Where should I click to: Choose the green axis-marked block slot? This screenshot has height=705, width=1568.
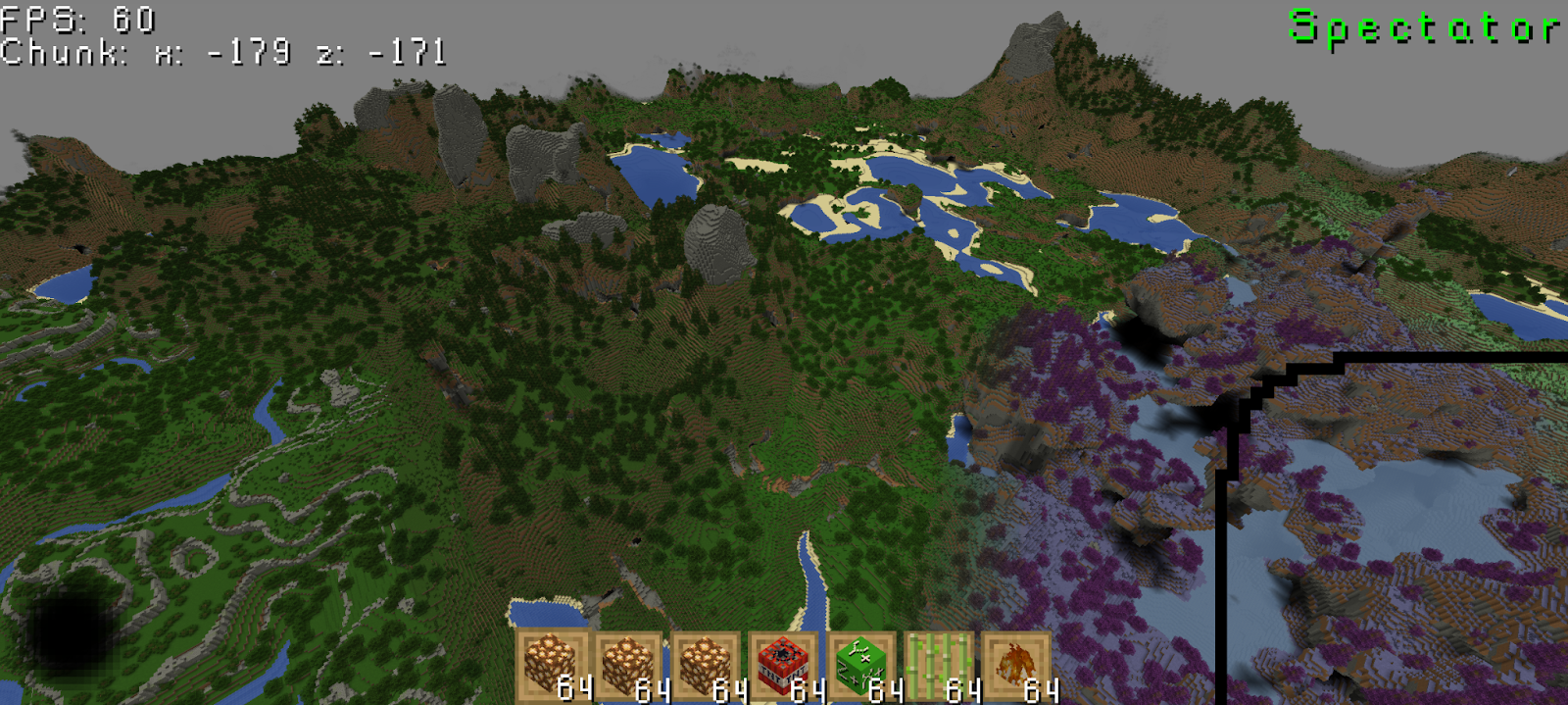pyautogui.click(x=861, y=666)
